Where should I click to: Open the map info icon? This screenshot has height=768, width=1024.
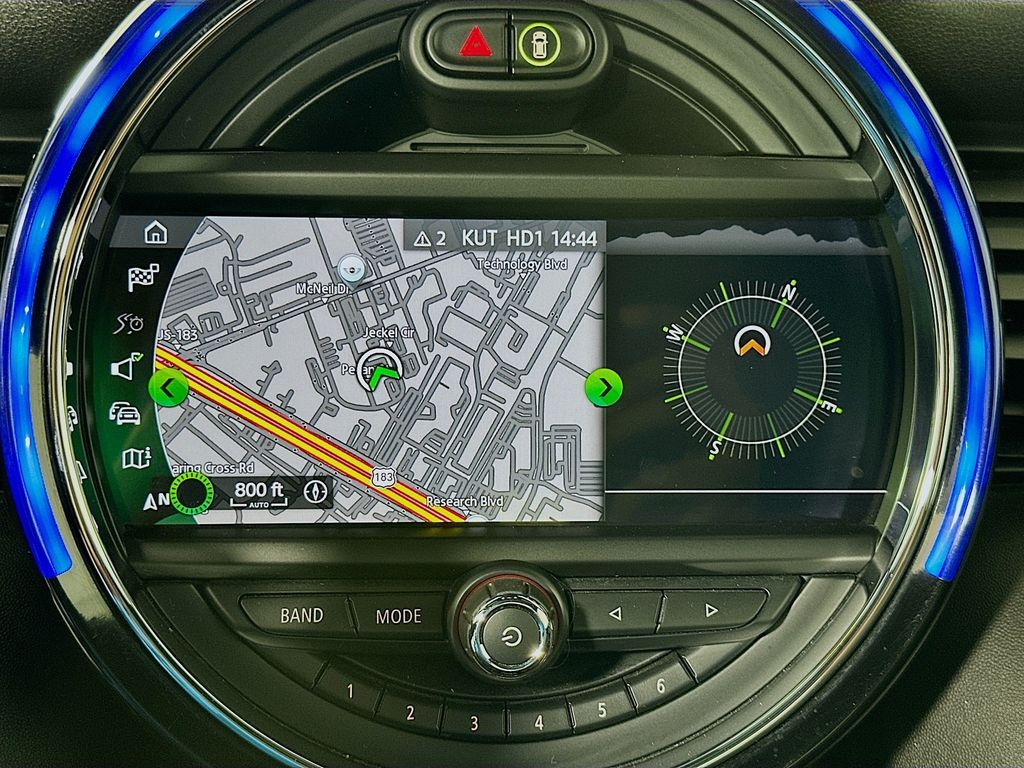pos(135,457)
